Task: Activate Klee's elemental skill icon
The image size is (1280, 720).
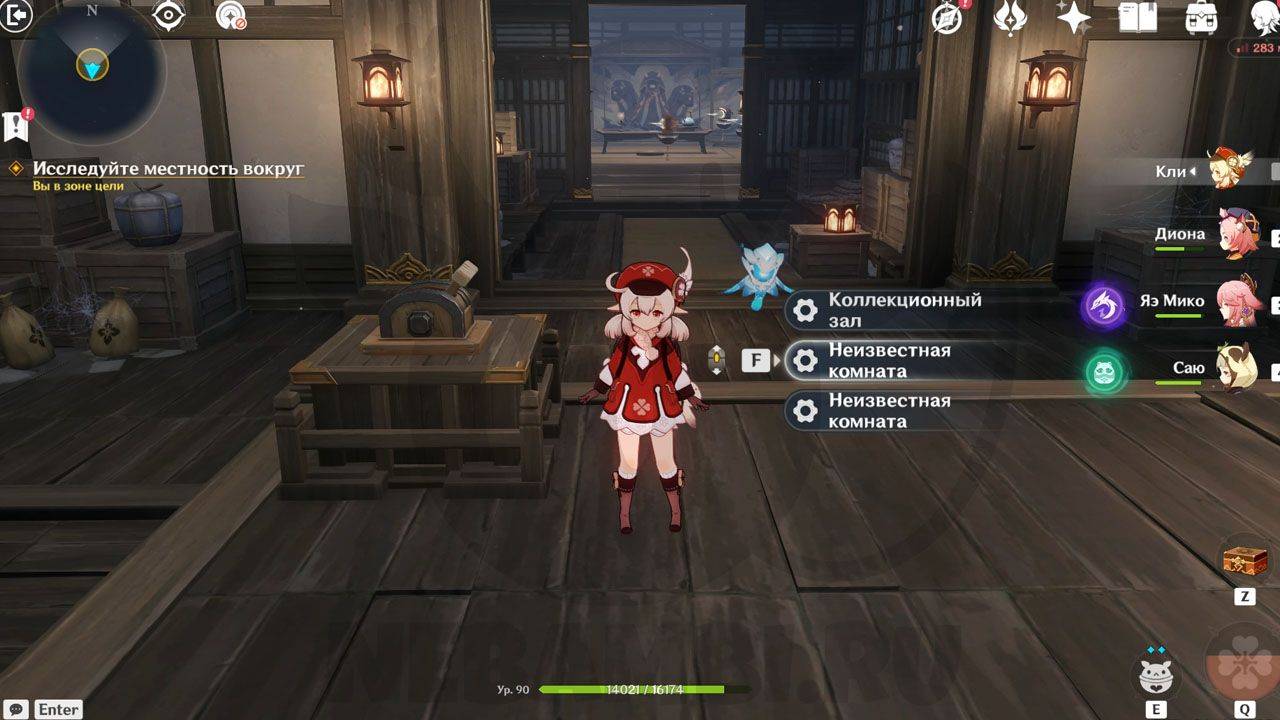Action: [1156, 675]
